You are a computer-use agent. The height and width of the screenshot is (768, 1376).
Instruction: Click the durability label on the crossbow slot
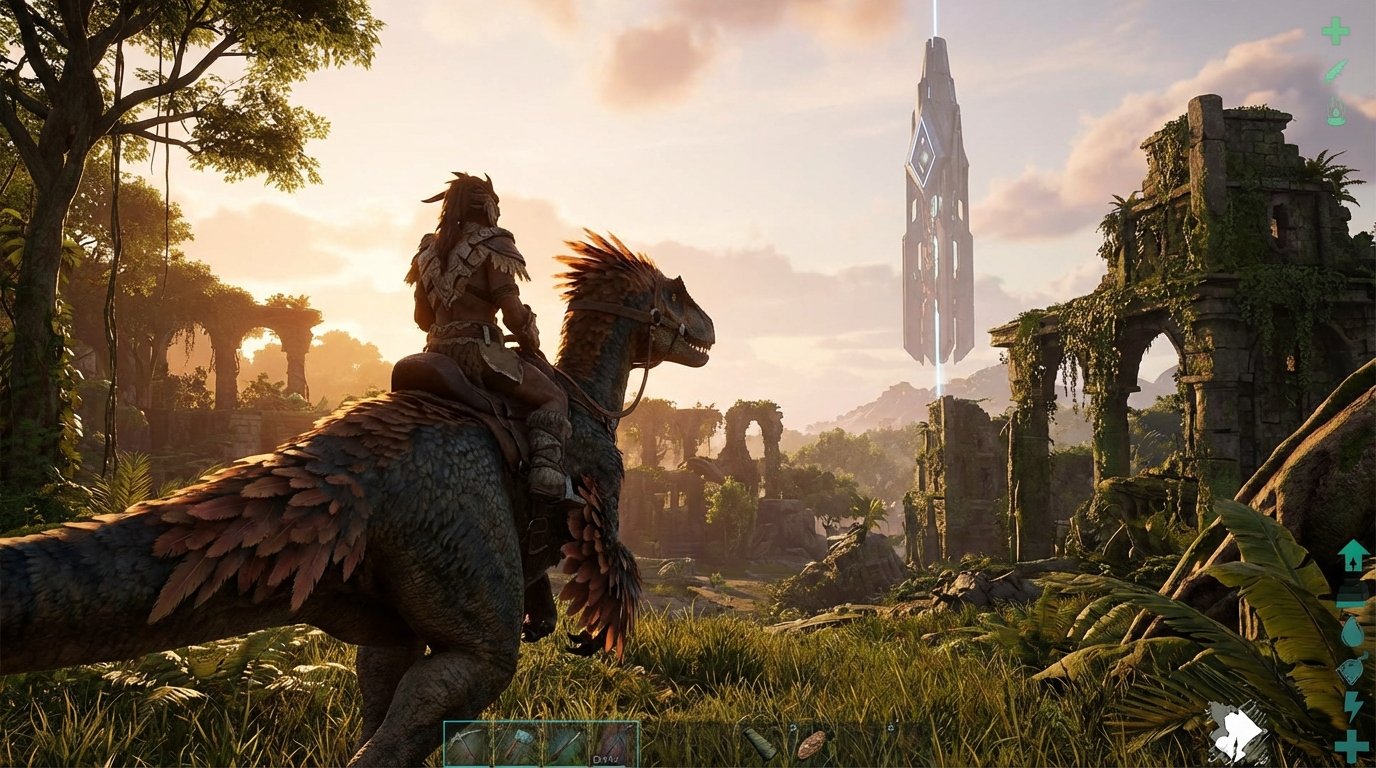606,759
